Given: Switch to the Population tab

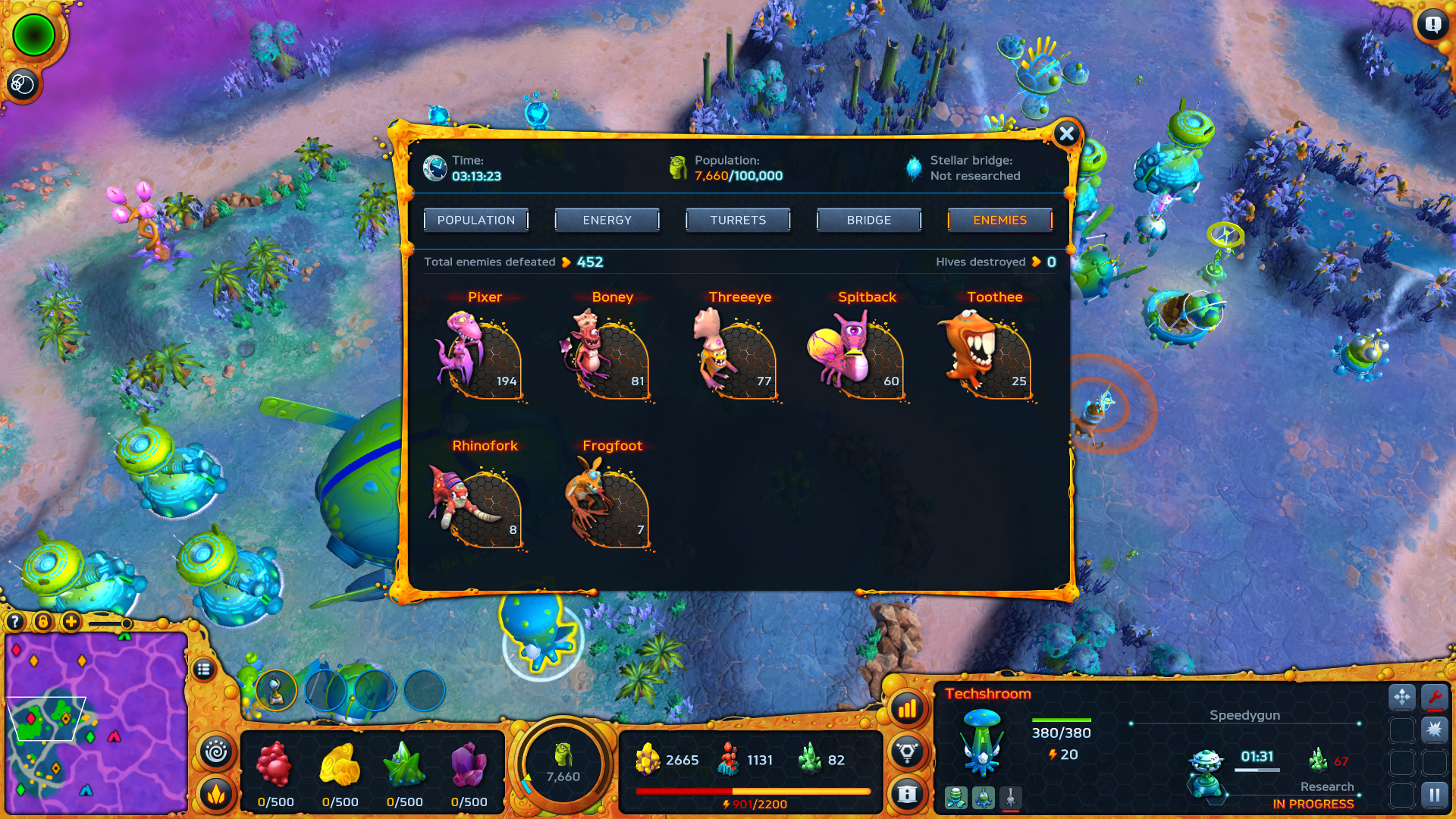Looking at the screenshot, I should coord(476,220).
